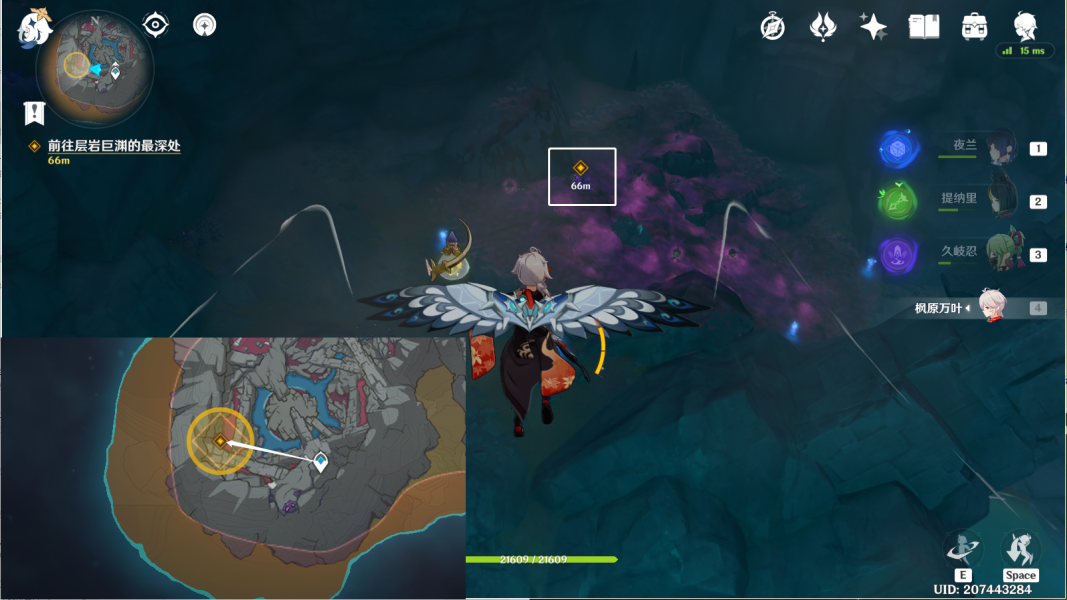This screenshot has width=1067, height=600.
Task: Click the blue teleport waypoint on enlarged map
Action: pyautogui.click(x=321, y=461)
